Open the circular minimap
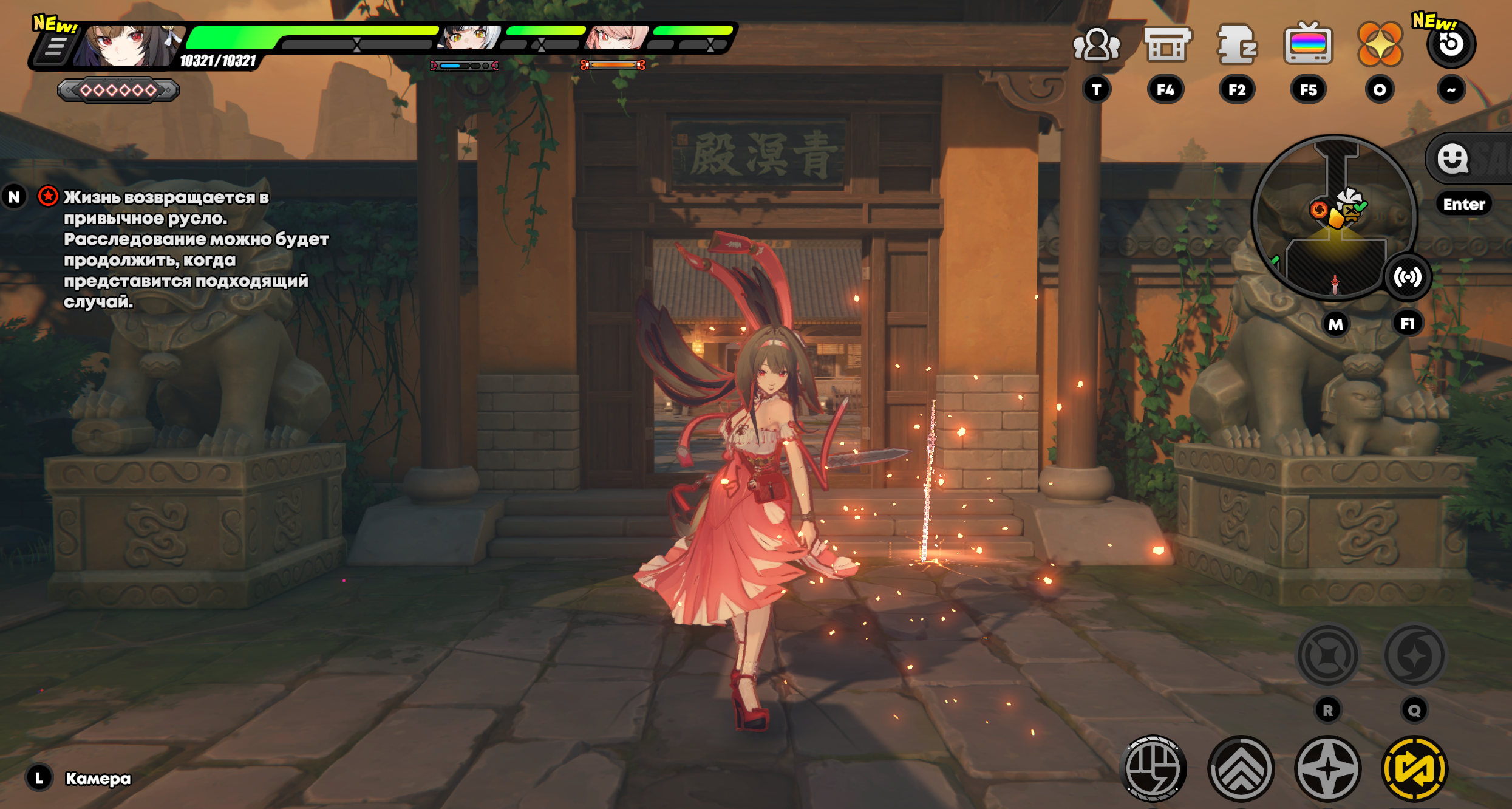 tap(1334, 217)
